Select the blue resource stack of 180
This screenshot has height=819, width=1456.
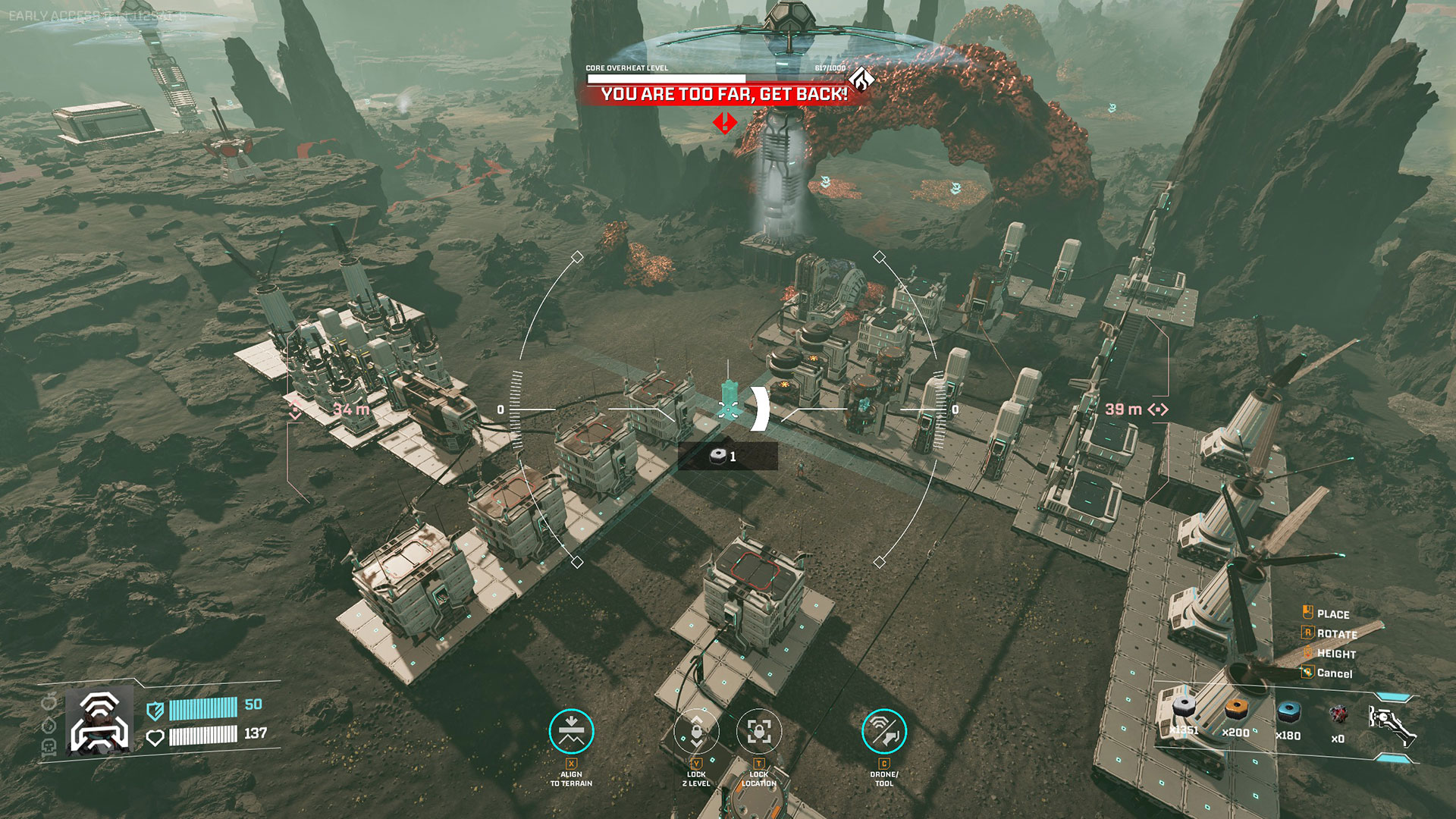1288,714
